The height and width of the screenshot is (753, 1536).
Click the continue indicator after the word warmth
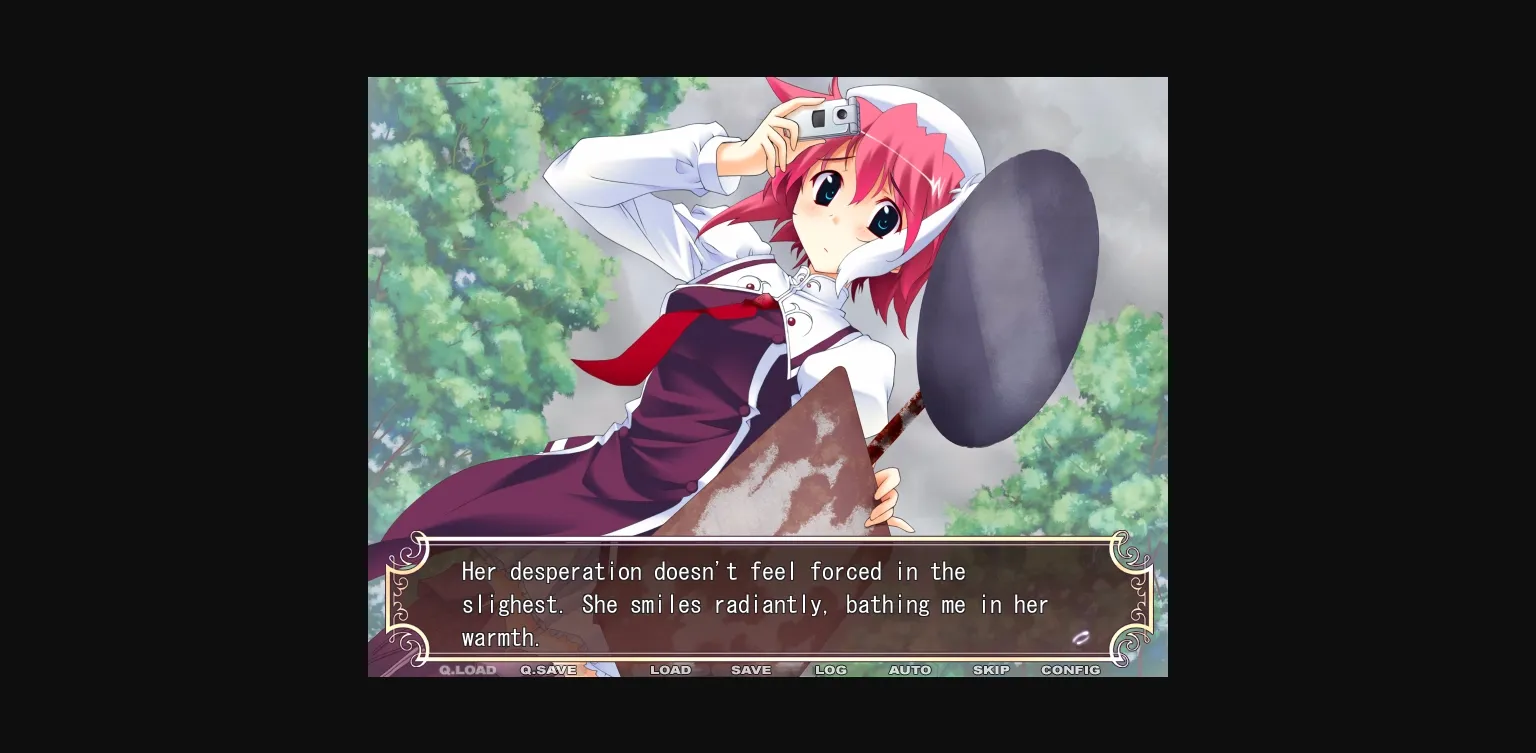pyautogui.click(x=1082, y=637)
